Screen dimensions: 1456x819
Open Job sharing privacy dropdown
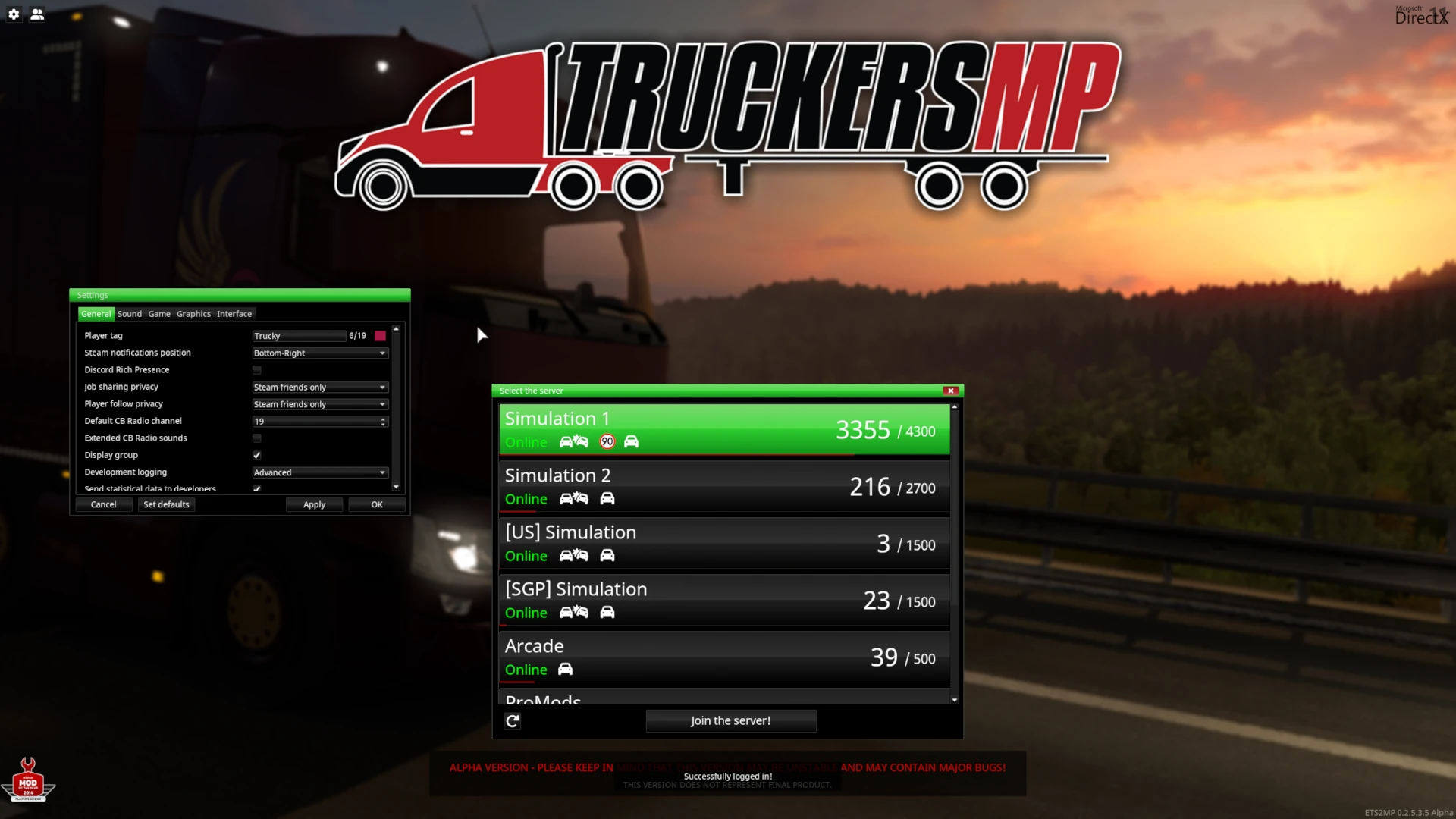320,388
